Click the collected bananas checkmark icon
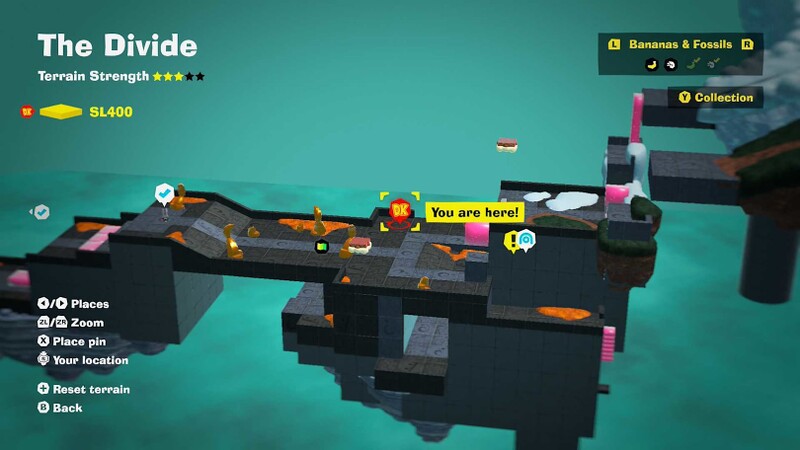 point(691,65)
